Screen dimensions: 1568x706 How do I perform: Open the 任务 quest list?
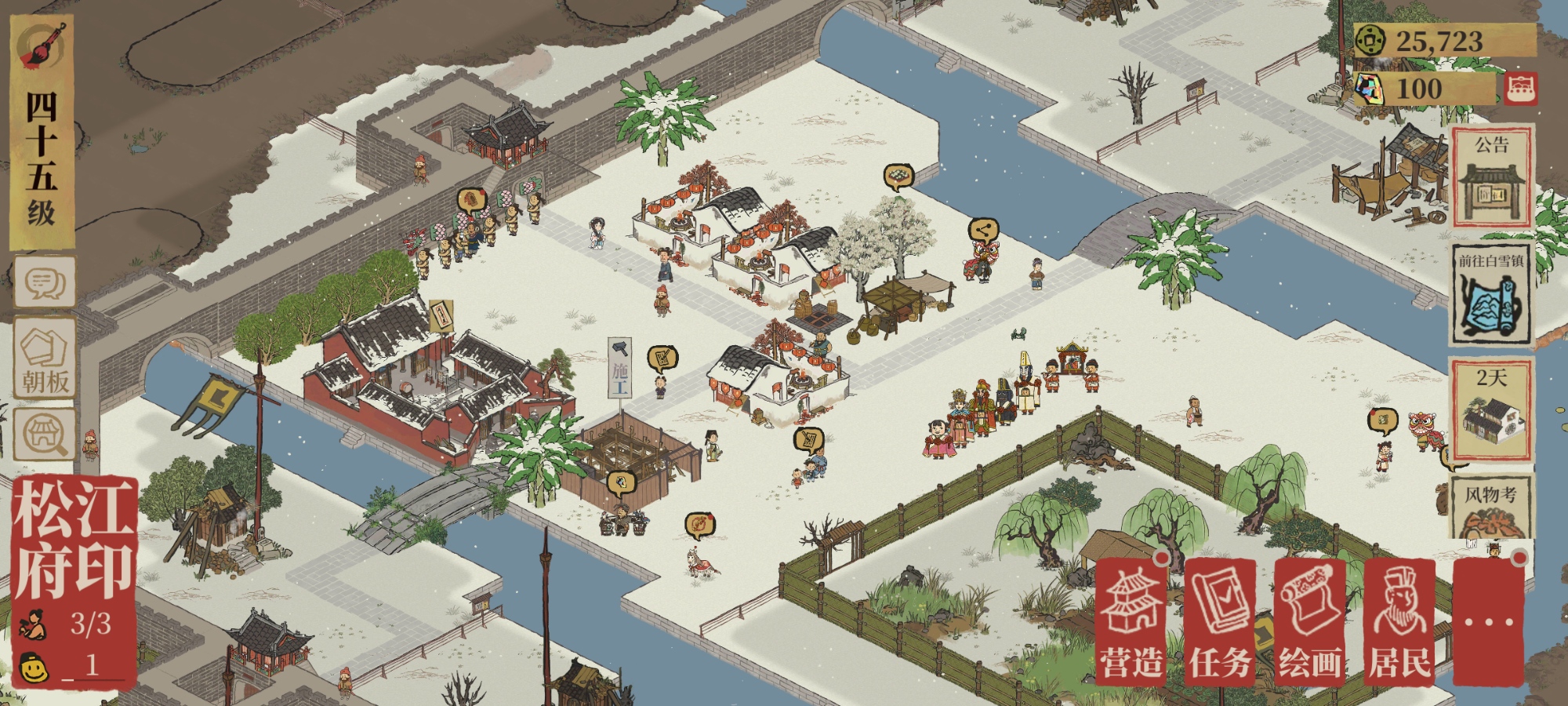pos(1220,623)
